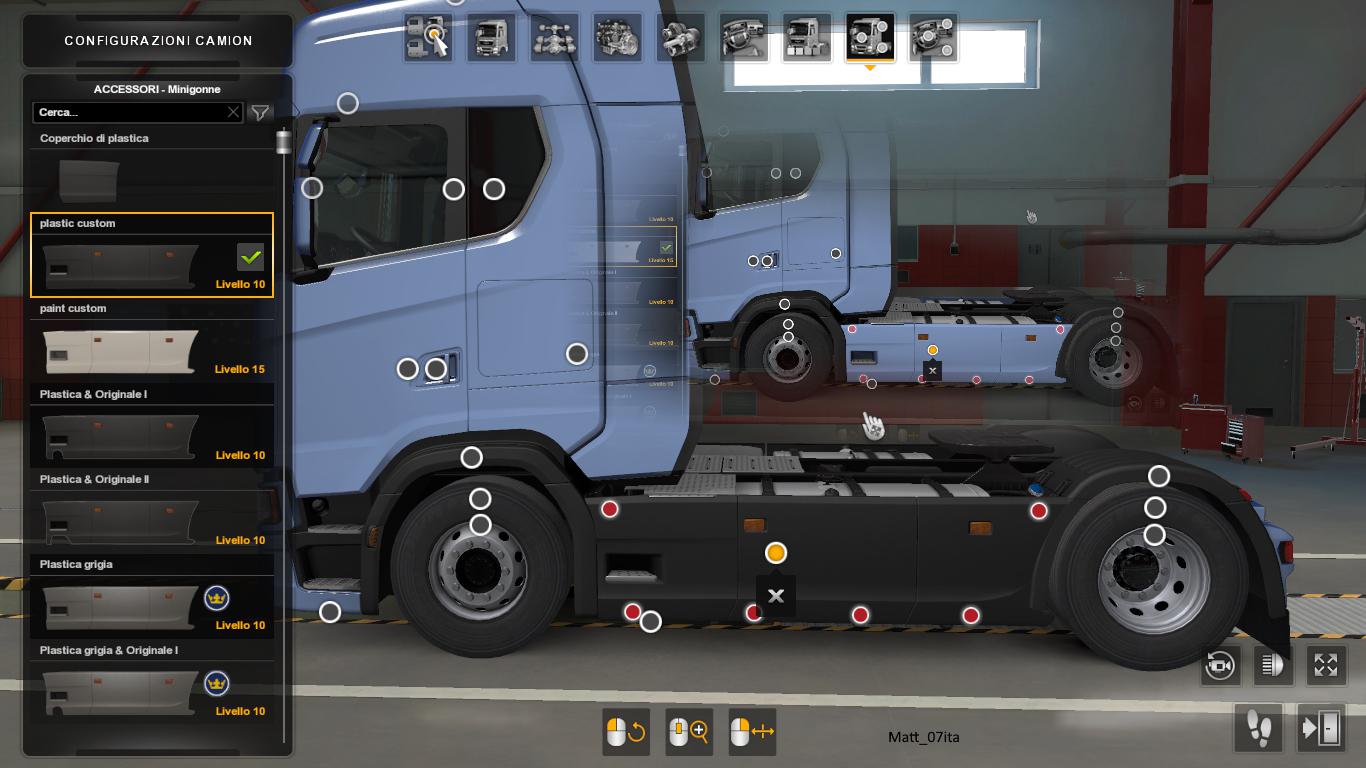Clear the search box with X

[x=233, y=113]
